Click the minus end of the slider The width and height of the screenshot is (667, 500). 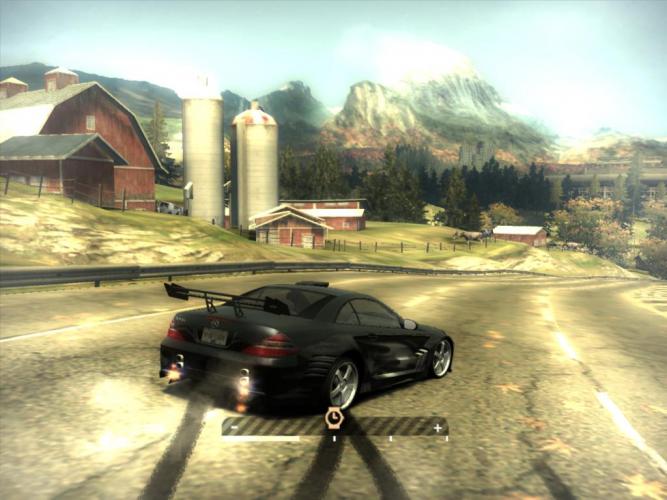[x=233, y=428]
